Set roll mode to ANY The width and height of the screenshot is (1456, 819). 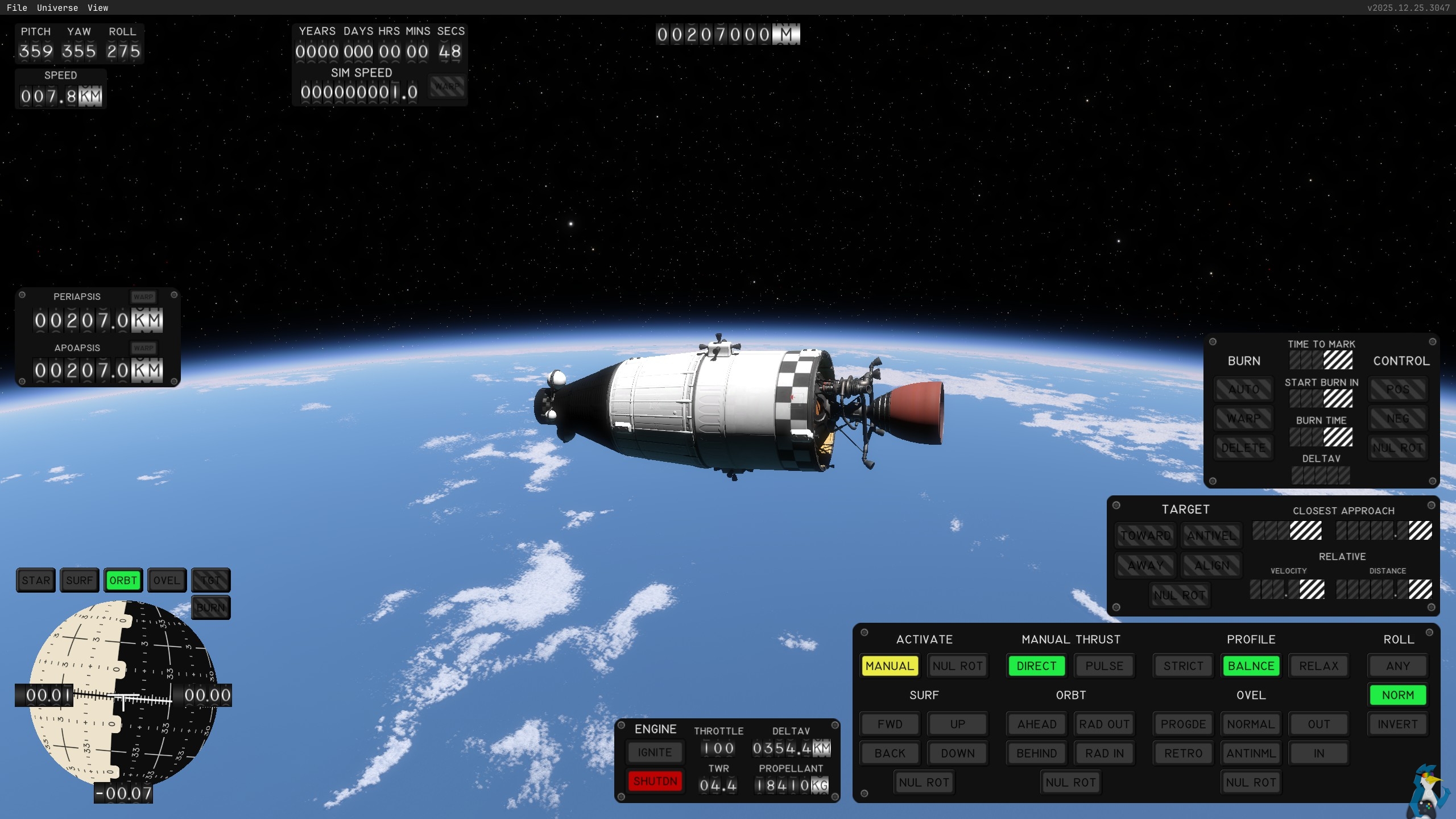(1398, 666)
